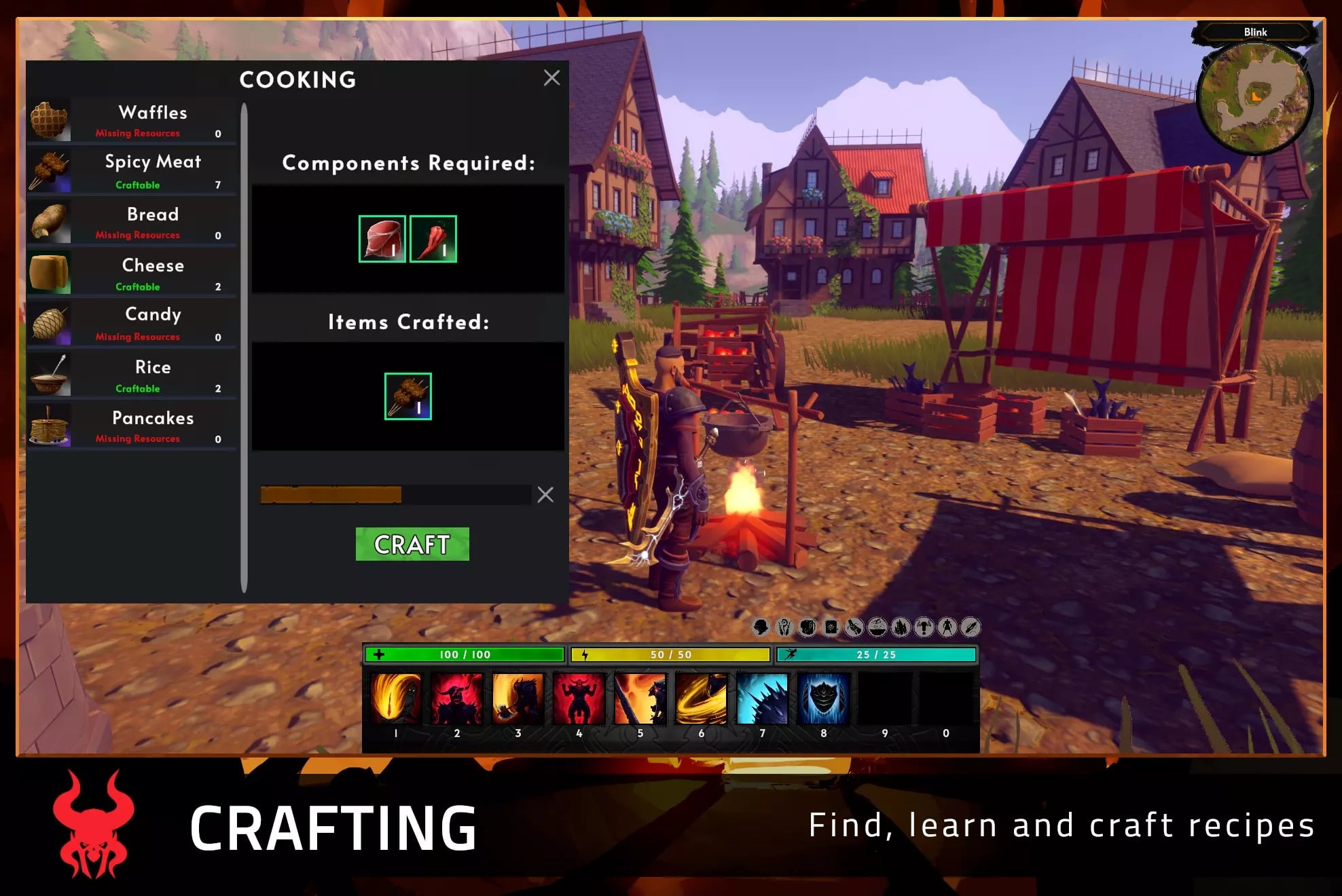The width and height of the screenshot is (1342, 896).
Task: Click the Blink label above the minimap
Action: [1255, 32]
